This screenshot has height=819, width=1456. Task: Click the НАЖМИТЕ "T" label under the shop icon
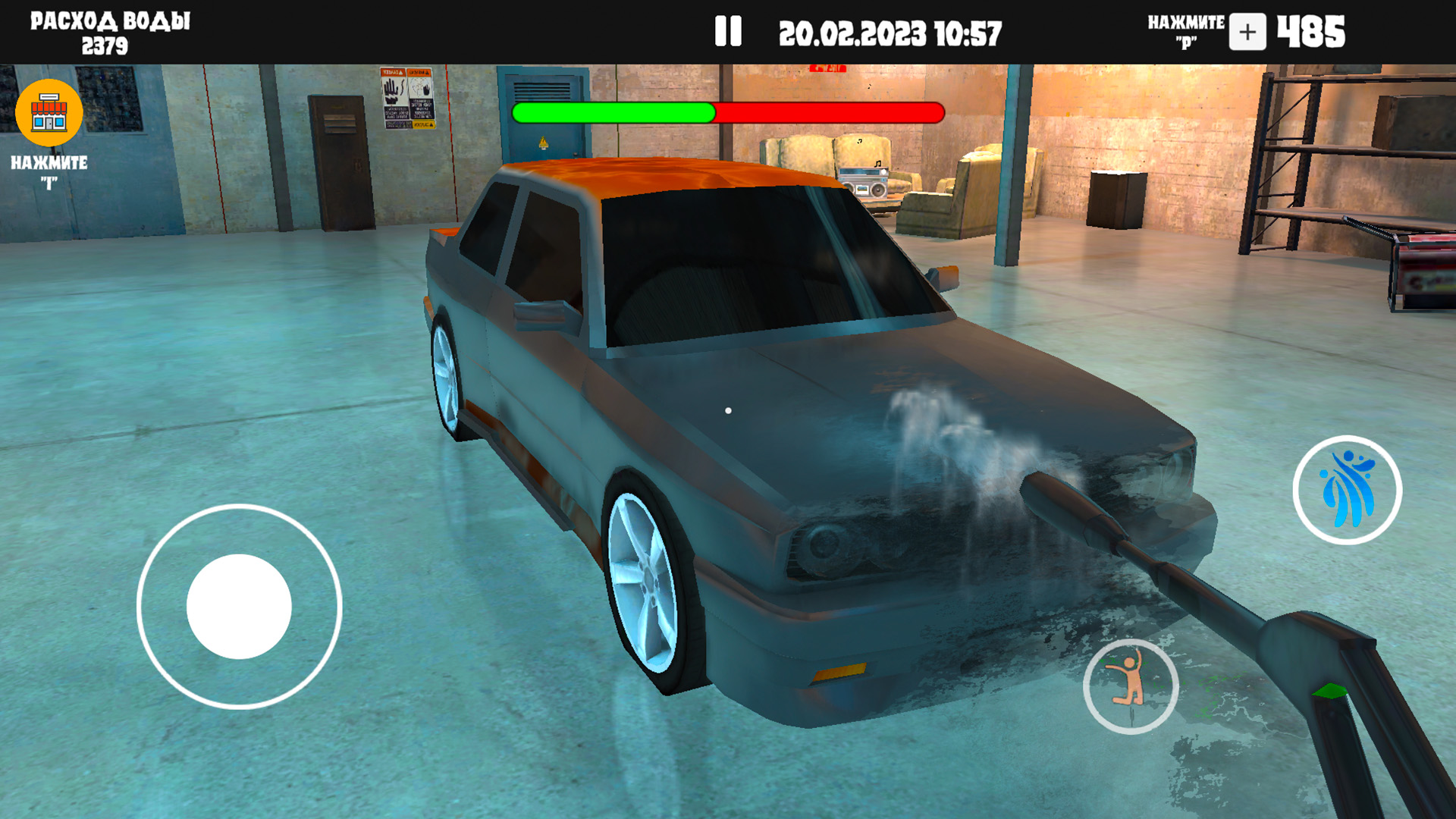49,171
